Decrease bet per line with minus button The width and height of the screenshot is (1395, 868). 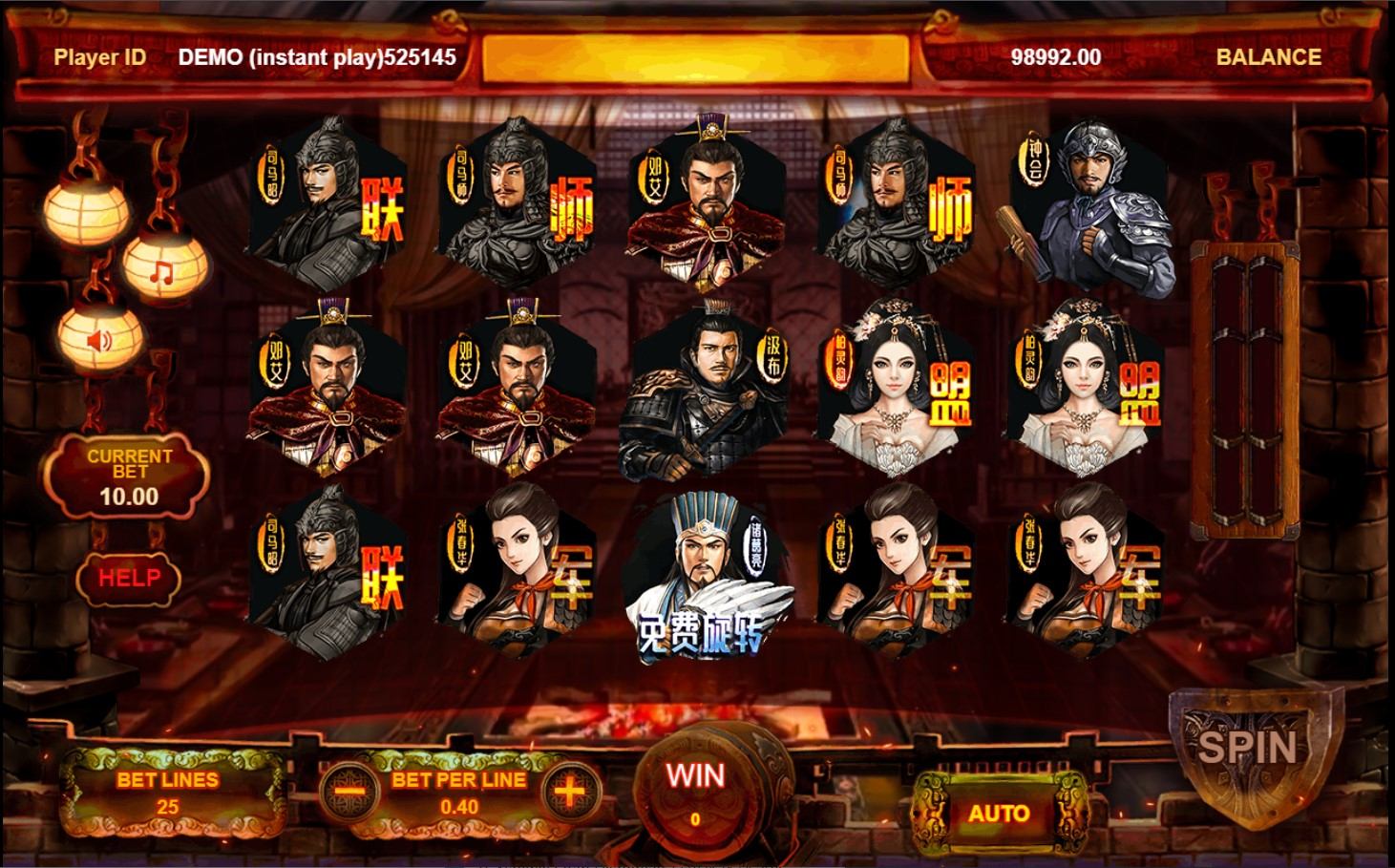349,792
